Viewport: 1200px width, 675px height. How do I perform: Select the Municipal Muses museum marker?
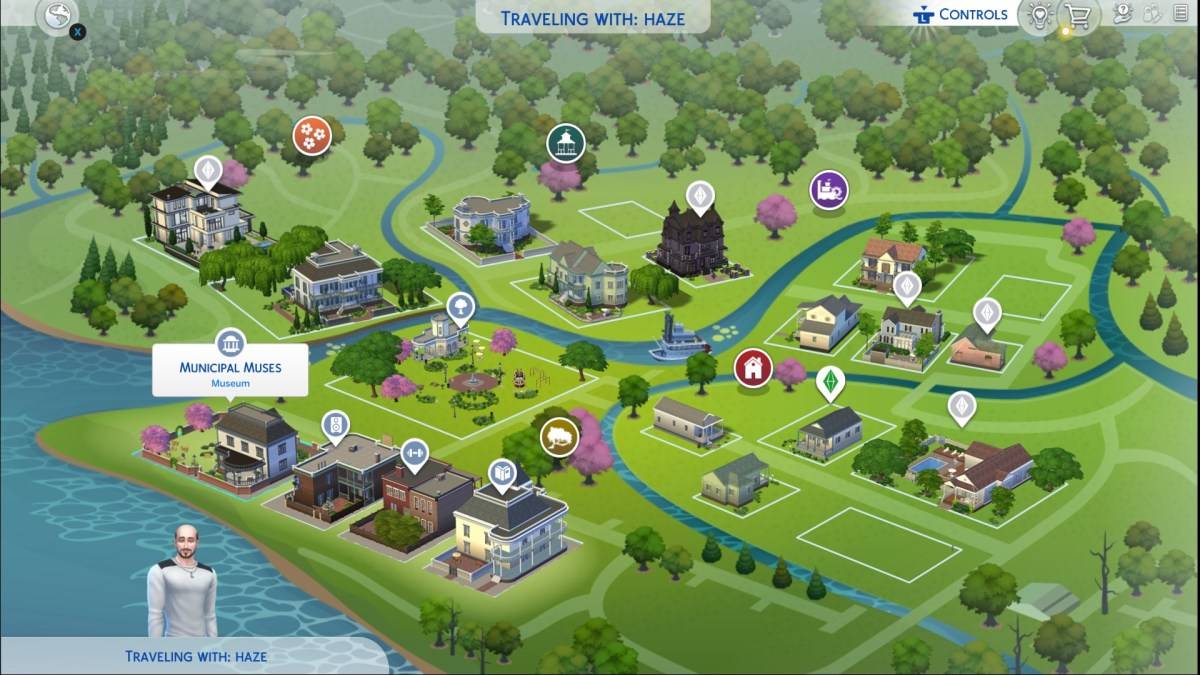pos(231,342)
